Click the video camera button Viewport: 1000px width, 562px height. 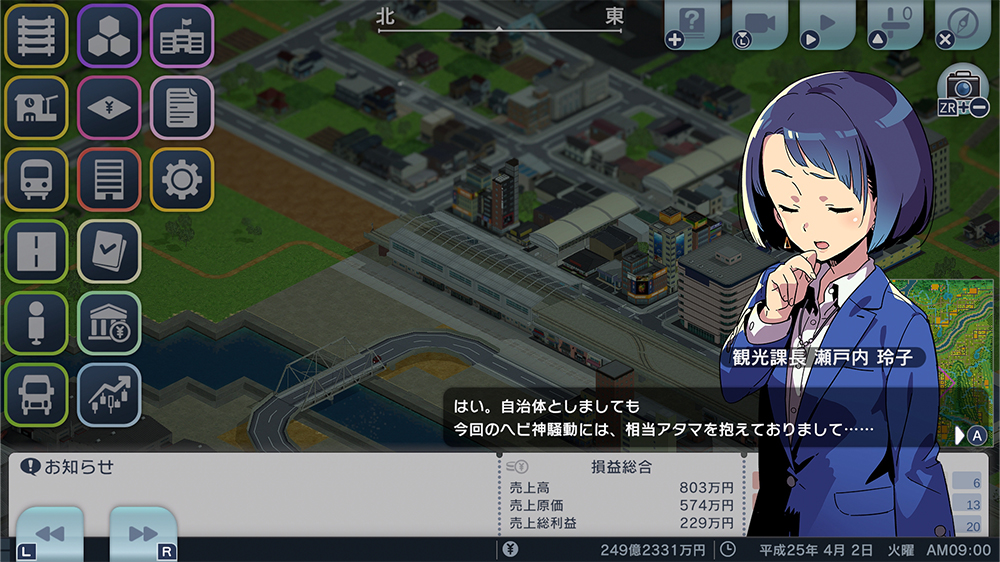click(759, 24)
